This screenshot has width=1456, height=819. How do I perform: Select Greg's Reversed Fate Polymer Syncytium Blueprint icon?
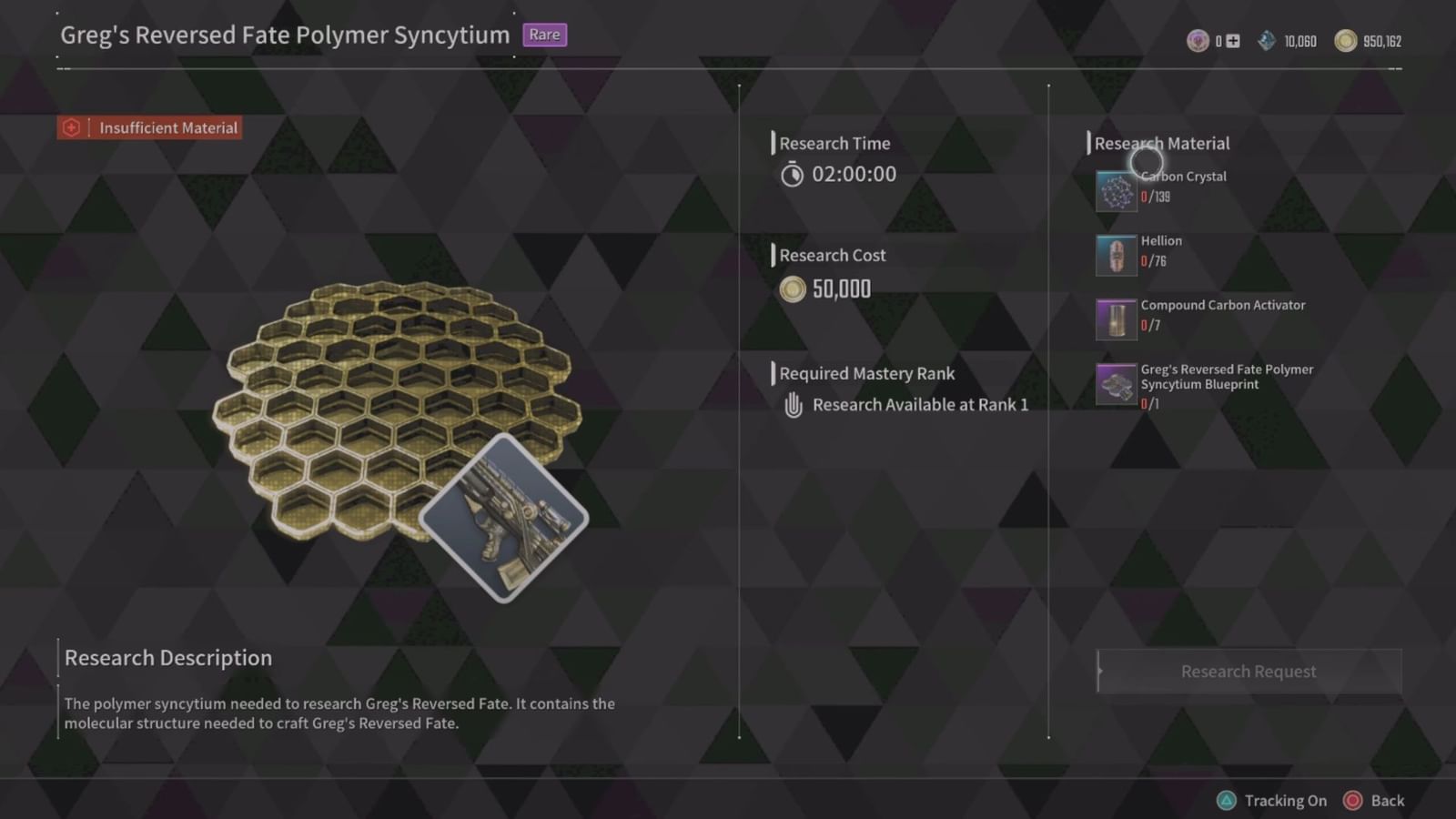[1116, 384]
